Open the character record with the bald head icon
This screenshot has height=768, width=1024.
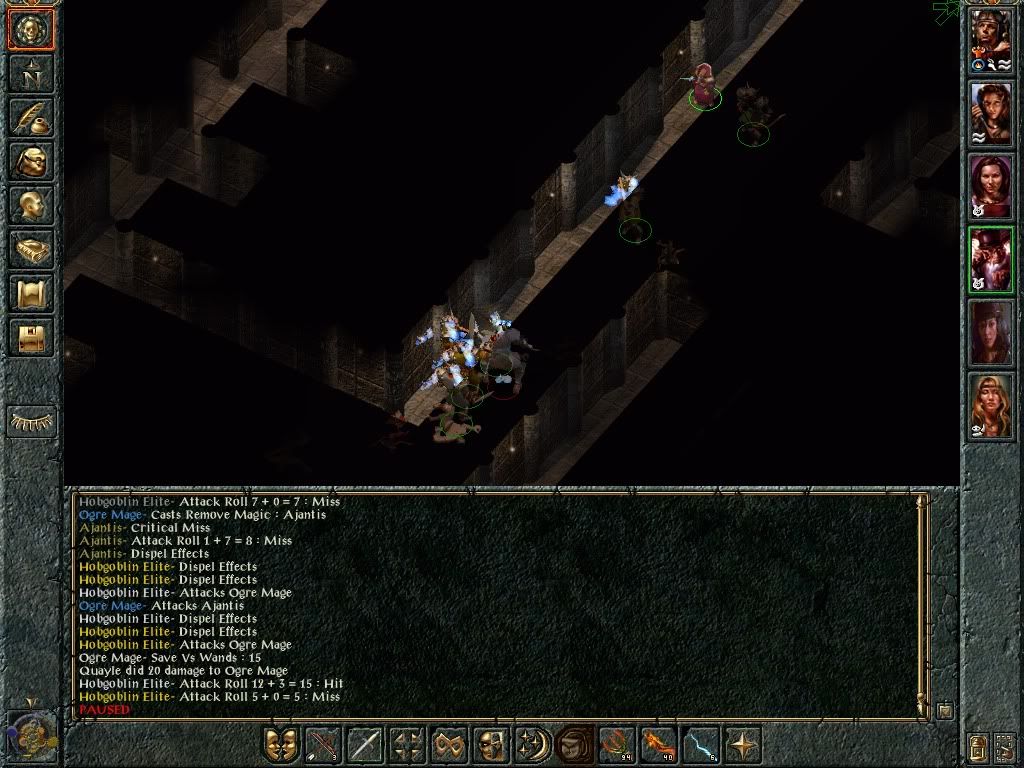(x=31, y=206)
